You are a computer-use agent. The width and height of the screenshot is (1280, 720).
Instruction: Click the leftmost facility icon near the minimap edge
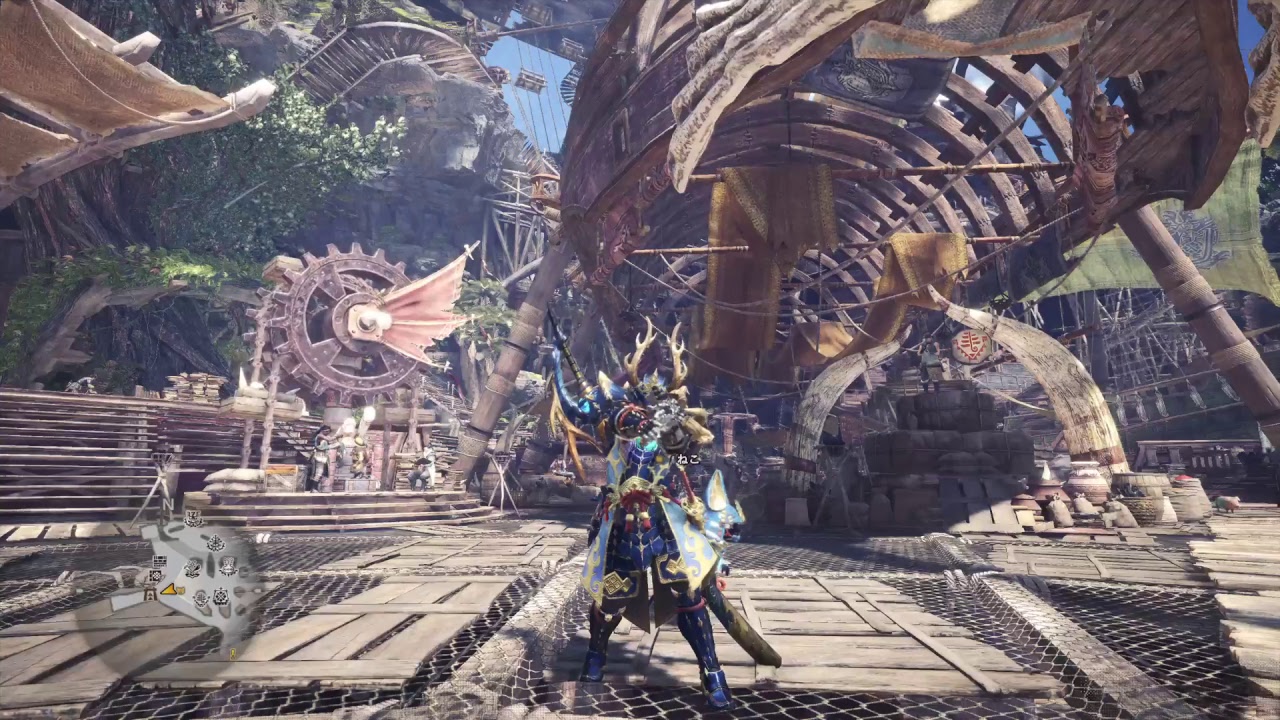coord(150,593)
